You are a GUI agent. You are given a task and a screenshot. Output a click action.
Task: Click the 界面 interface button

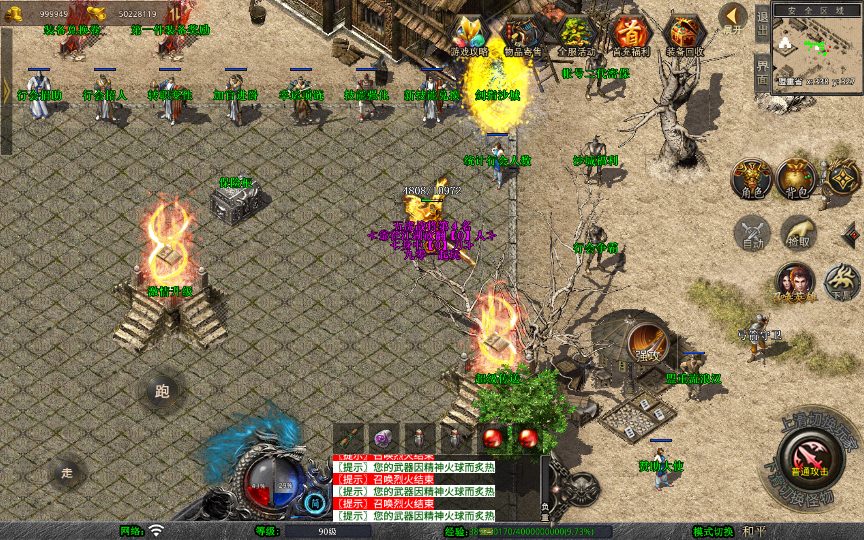(761, 73)
